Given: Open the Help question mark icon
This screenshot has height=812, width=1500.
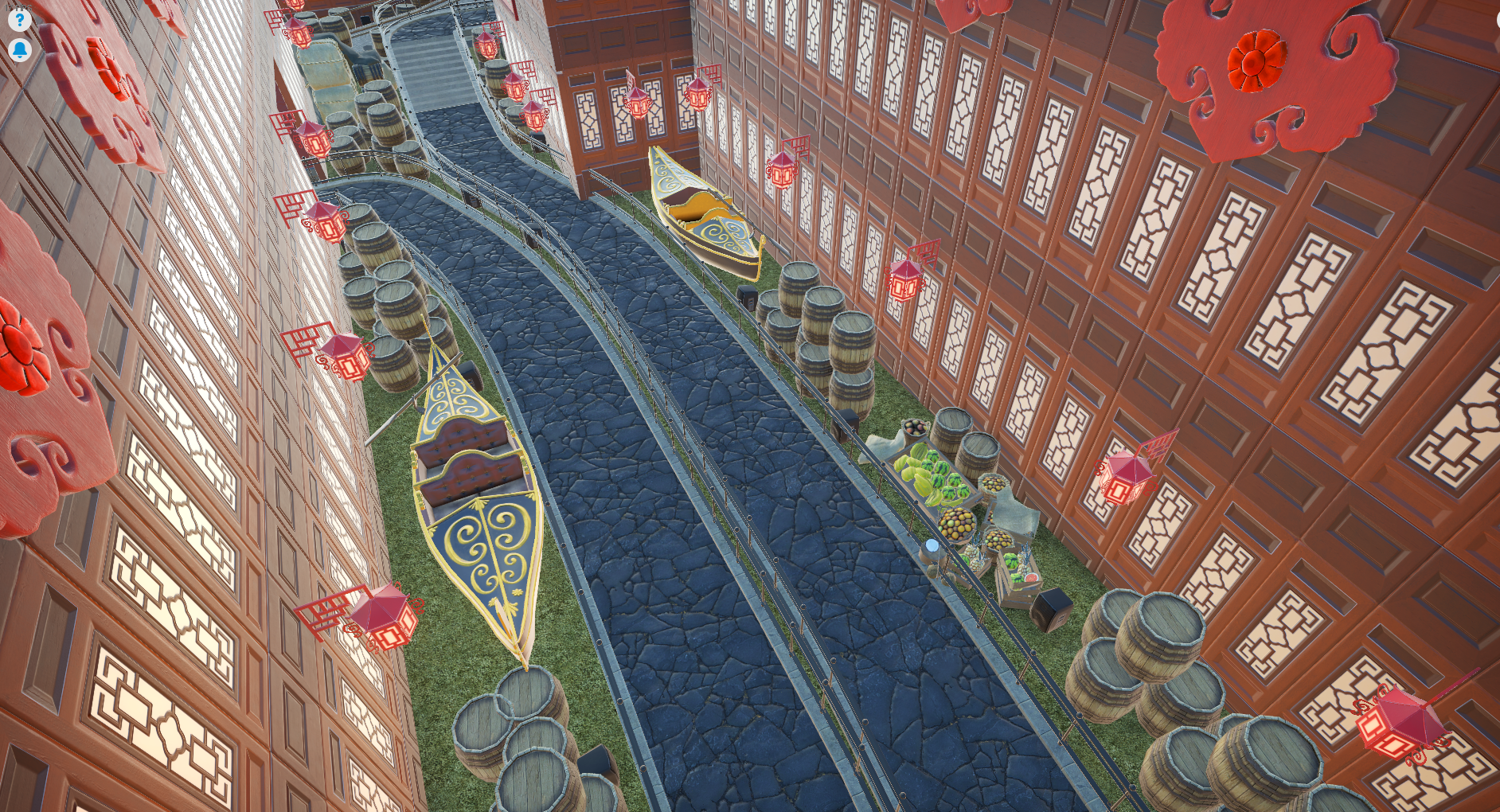Looking at the screenshot, I should click(x=19, y=21).
